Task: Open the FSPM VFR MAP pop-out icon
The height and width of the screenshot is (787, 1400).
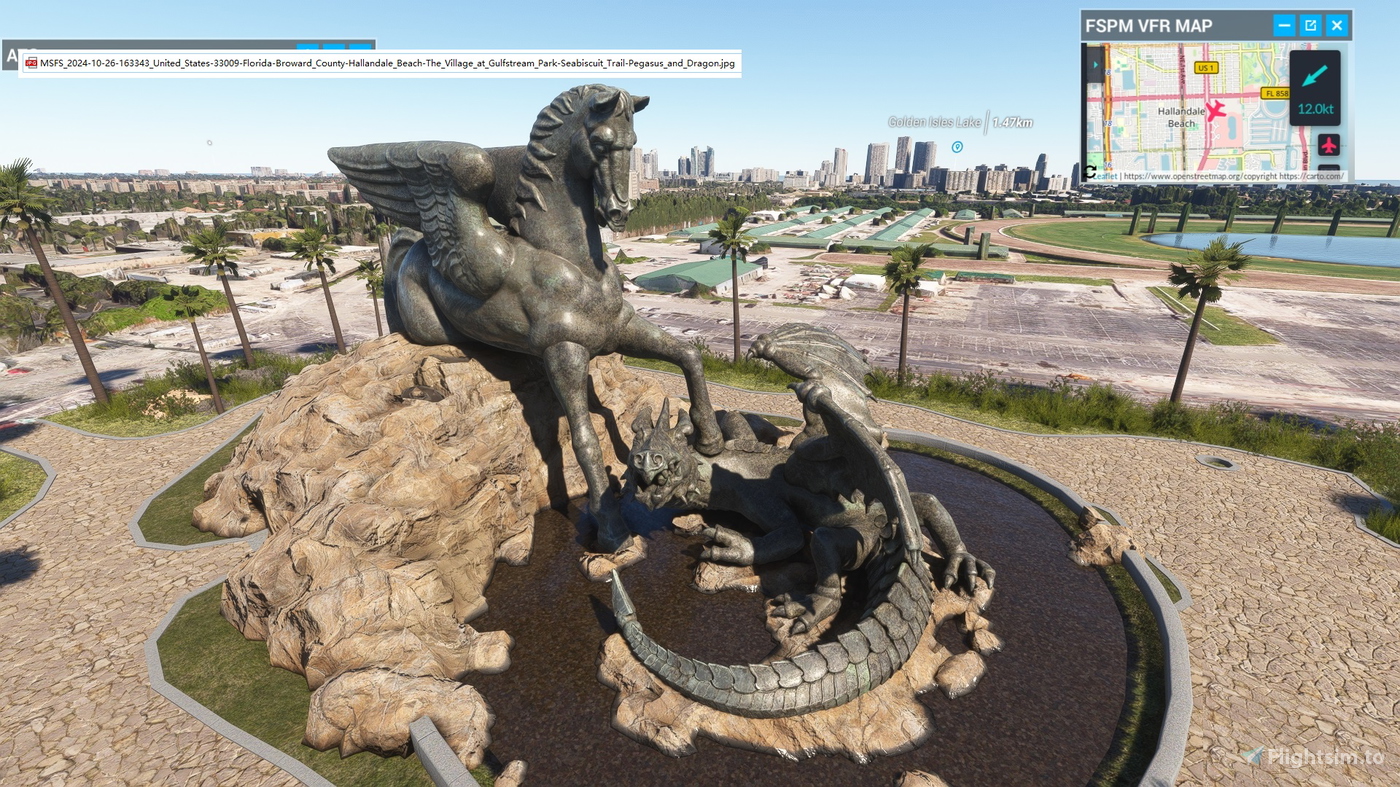Action: pos(1311,24)
